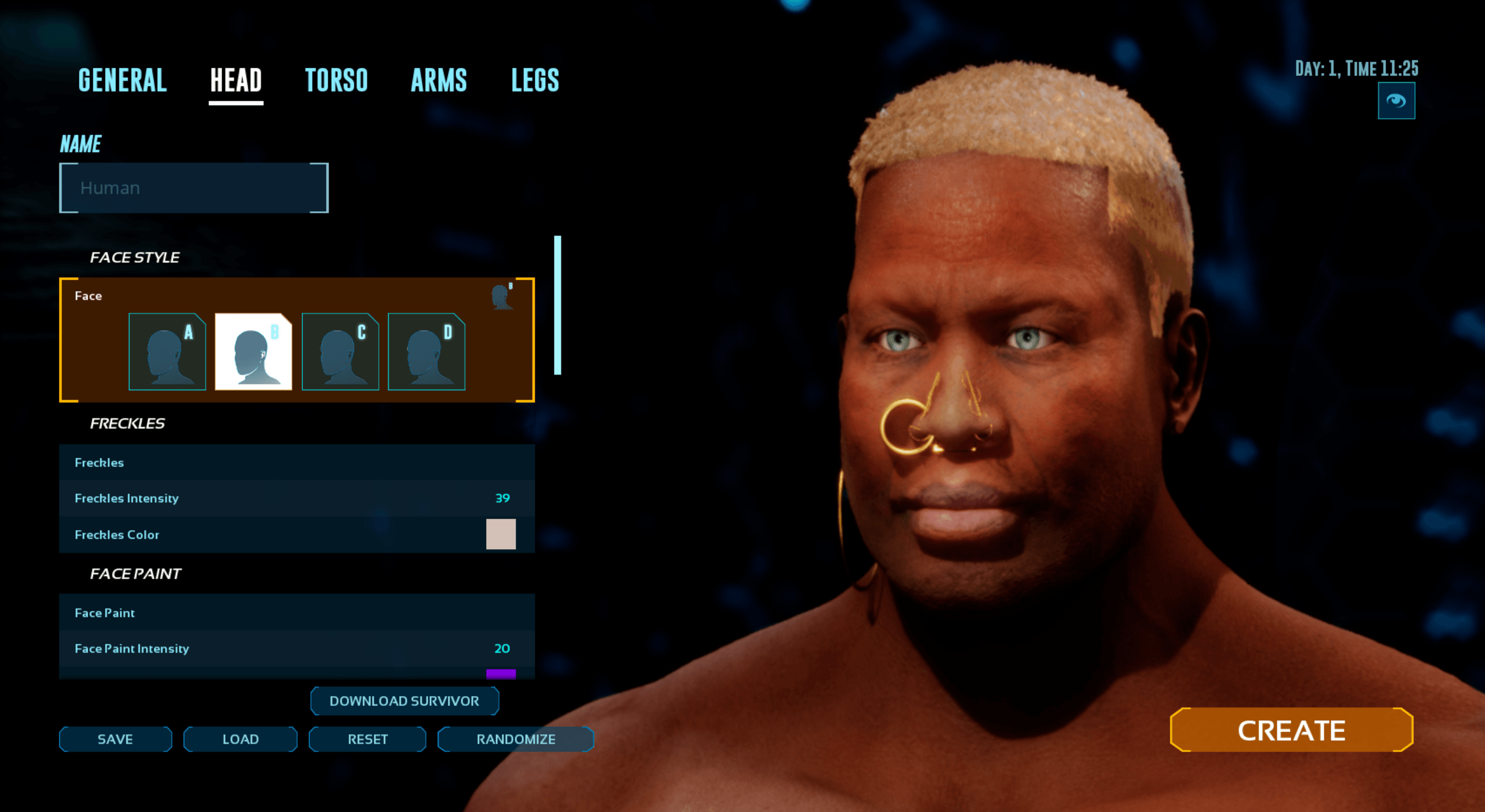Screen dimensions: 1485x812
Task: Open the TORSO customization tab
Action: (337, 80)
